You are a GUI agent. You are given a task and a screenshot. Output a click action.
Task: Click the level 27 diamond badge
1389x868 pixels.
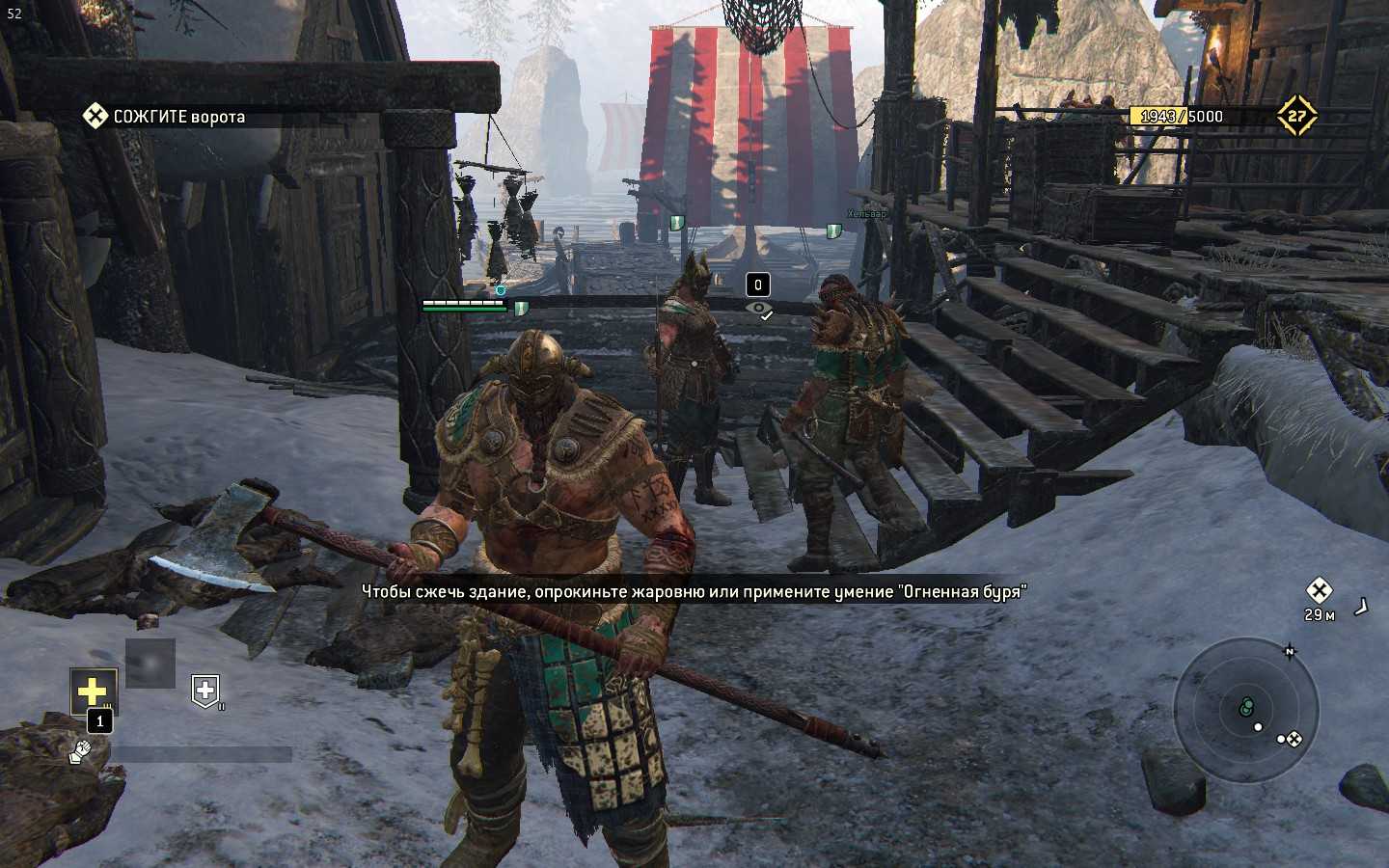tap(1296, 116)
